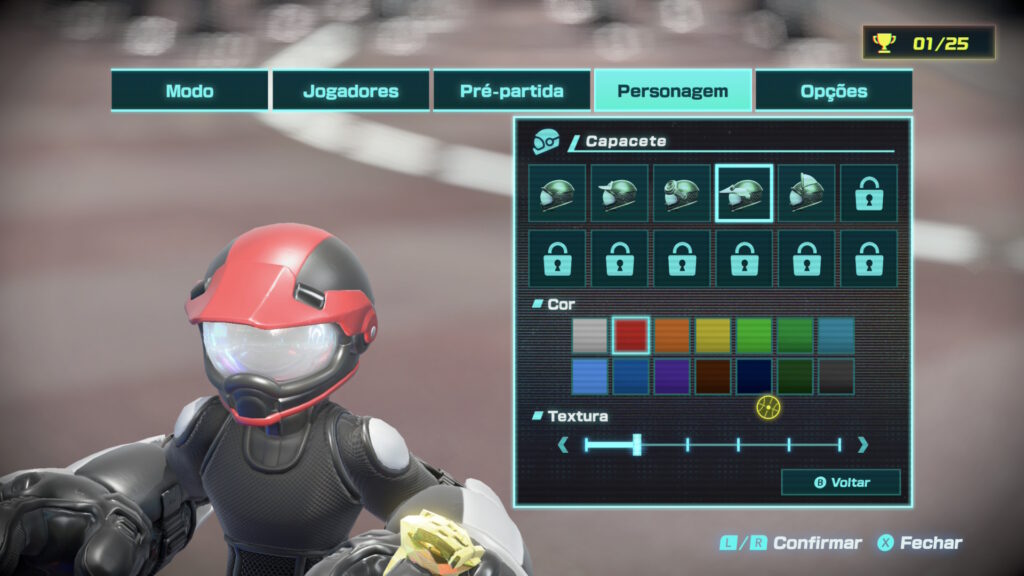Viewport: 1024px width, 576px height.
Task: Select the Pré-partida tab
Action: [x=512, y=91]
